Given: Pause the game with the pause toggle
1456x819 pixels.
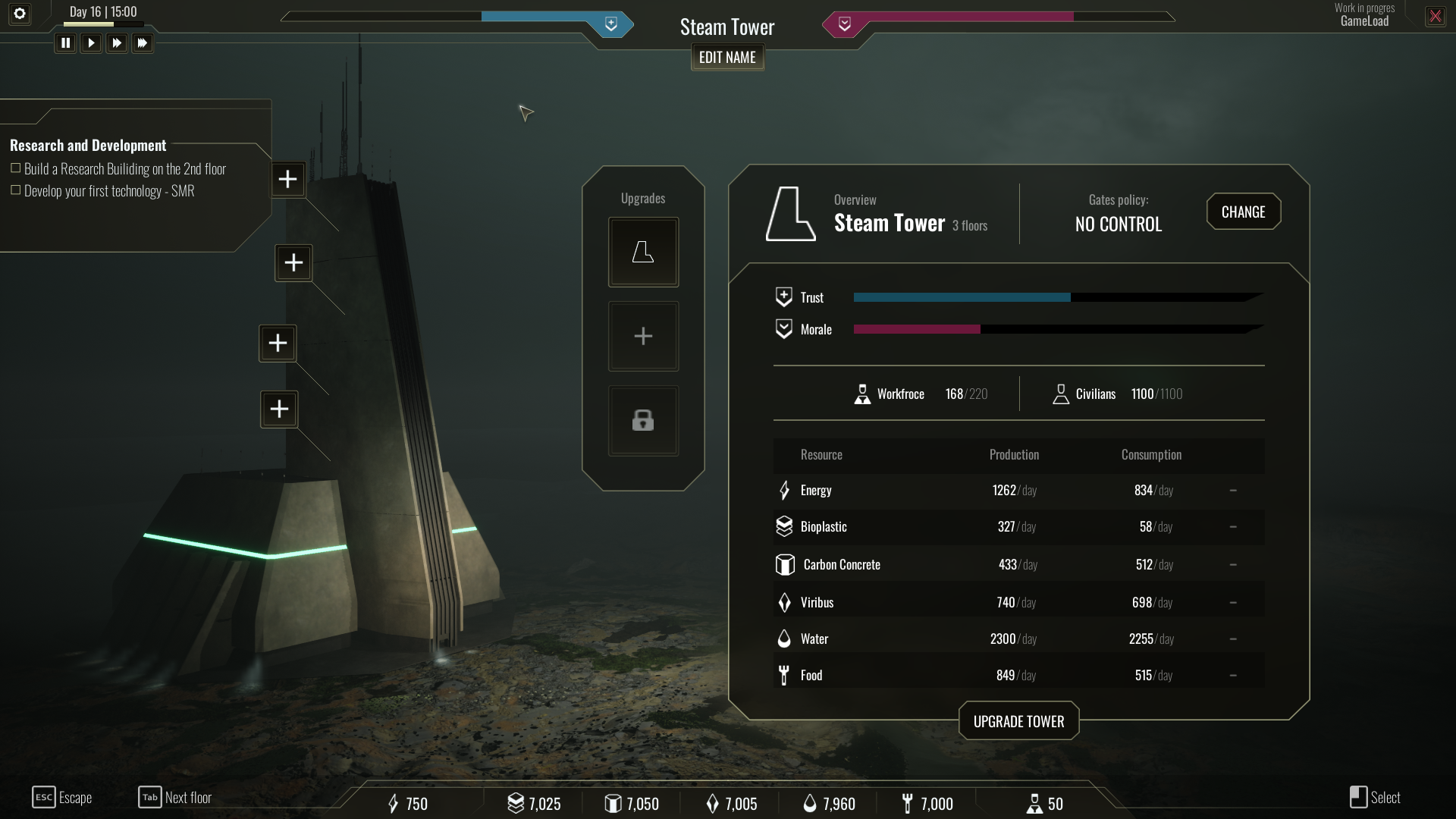Looking at the screenshot, I should click(x=65, y=43).
